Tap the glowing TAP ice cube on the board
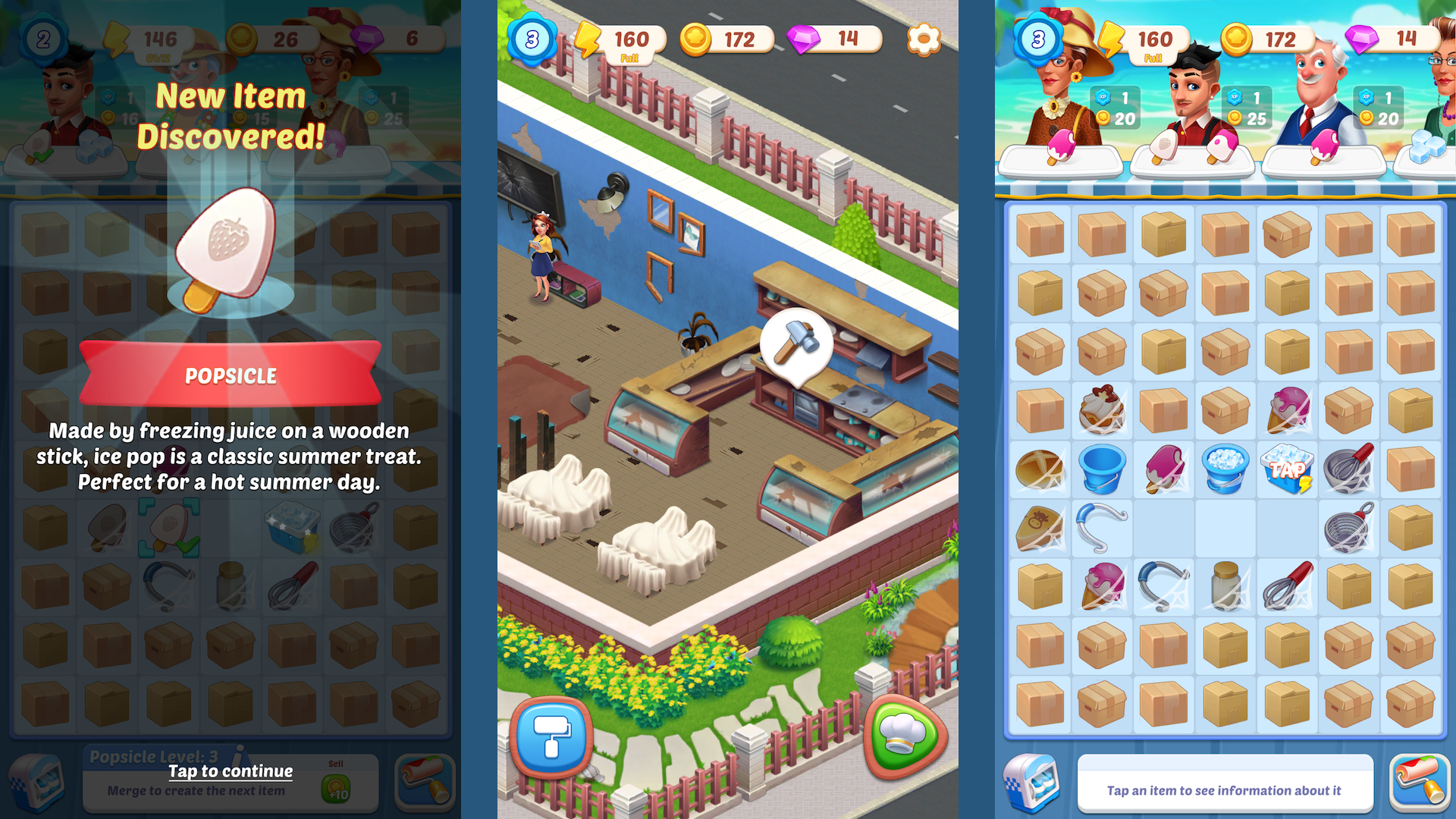Viewport: 1456px width, 819px height. point(1287,470)
